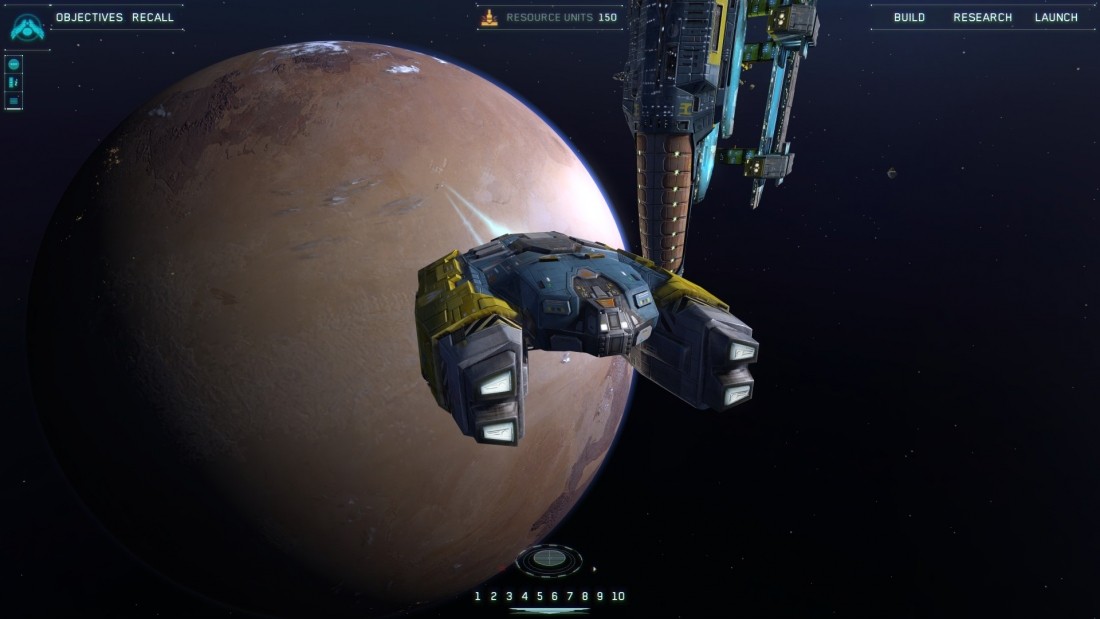Click the bars icon in left panel
Image resolution: width=1100 pixels, height=619 pixels.
coord(14,82)
